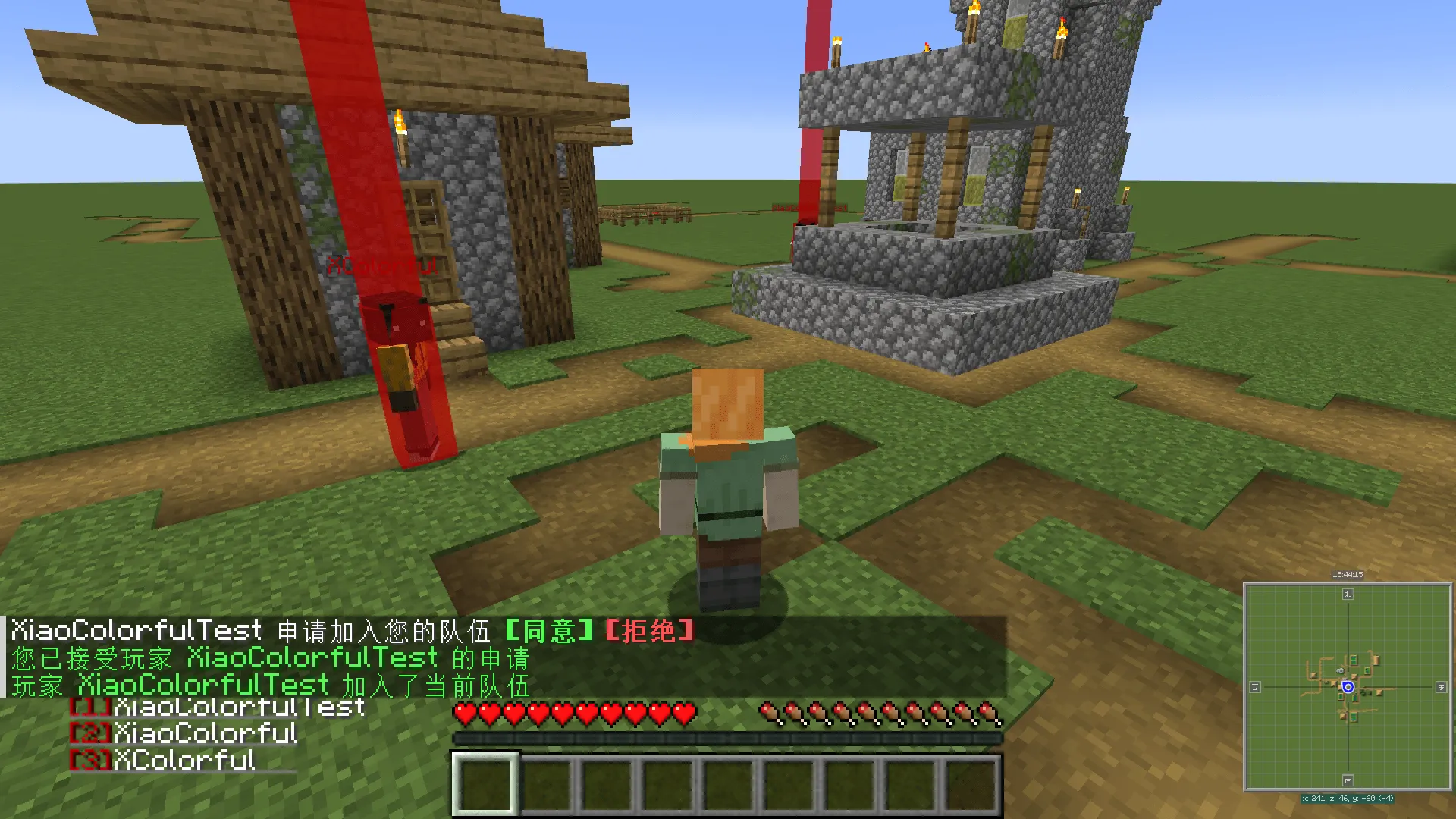Click the north direction marker on the minimap
This screenshot has width=1456, height=819.
point(1348,594)
